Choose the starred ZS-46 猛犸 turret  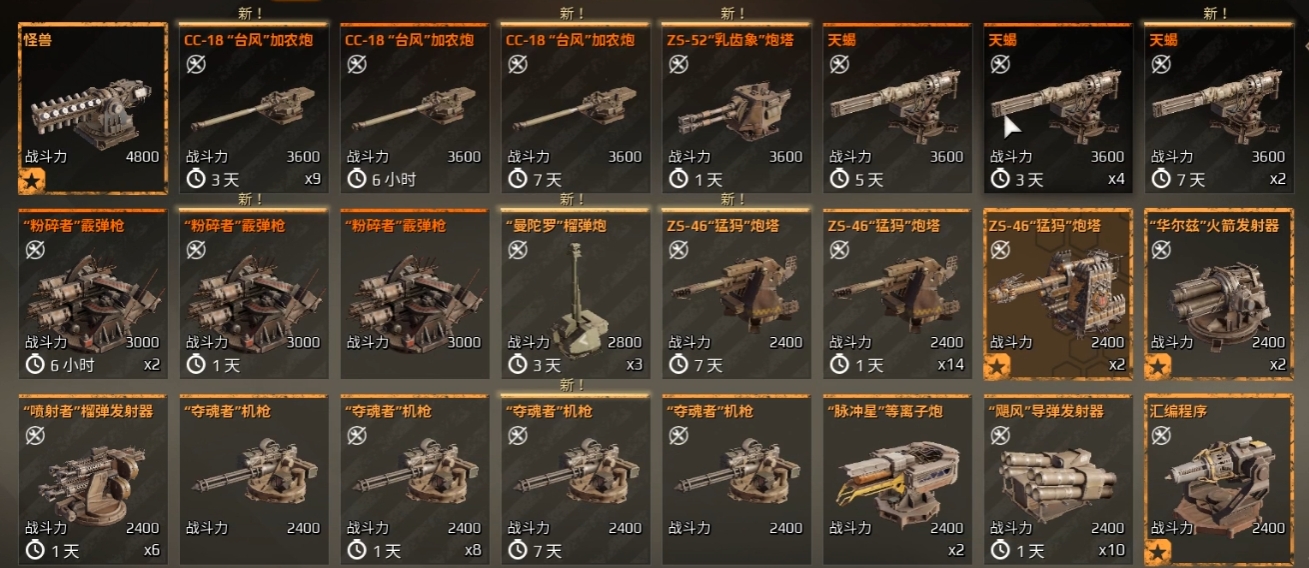[1057, 294]
